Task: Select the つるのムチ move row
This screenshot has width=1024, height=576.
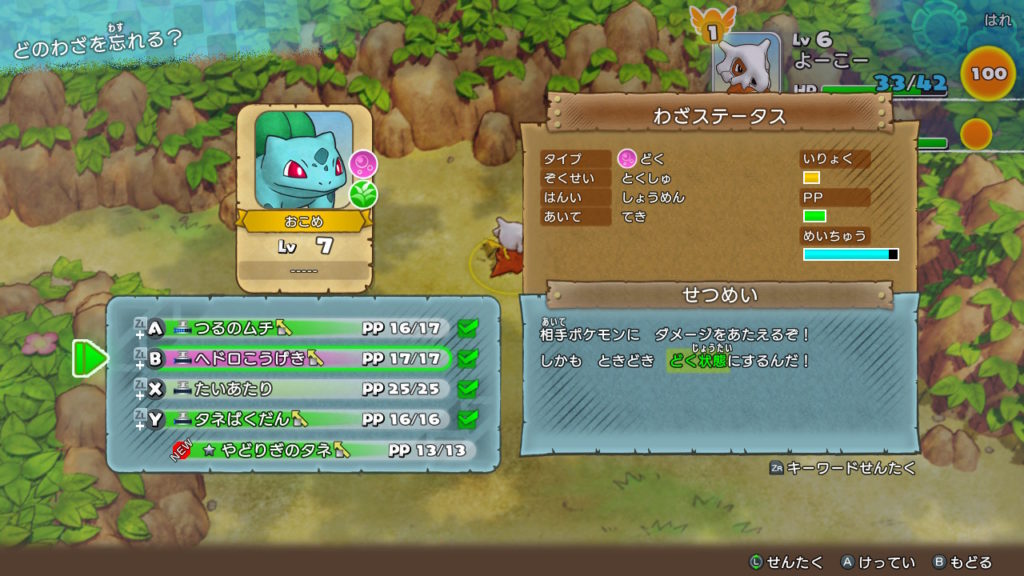Action: pyautogui.click(x=300, y=328)
